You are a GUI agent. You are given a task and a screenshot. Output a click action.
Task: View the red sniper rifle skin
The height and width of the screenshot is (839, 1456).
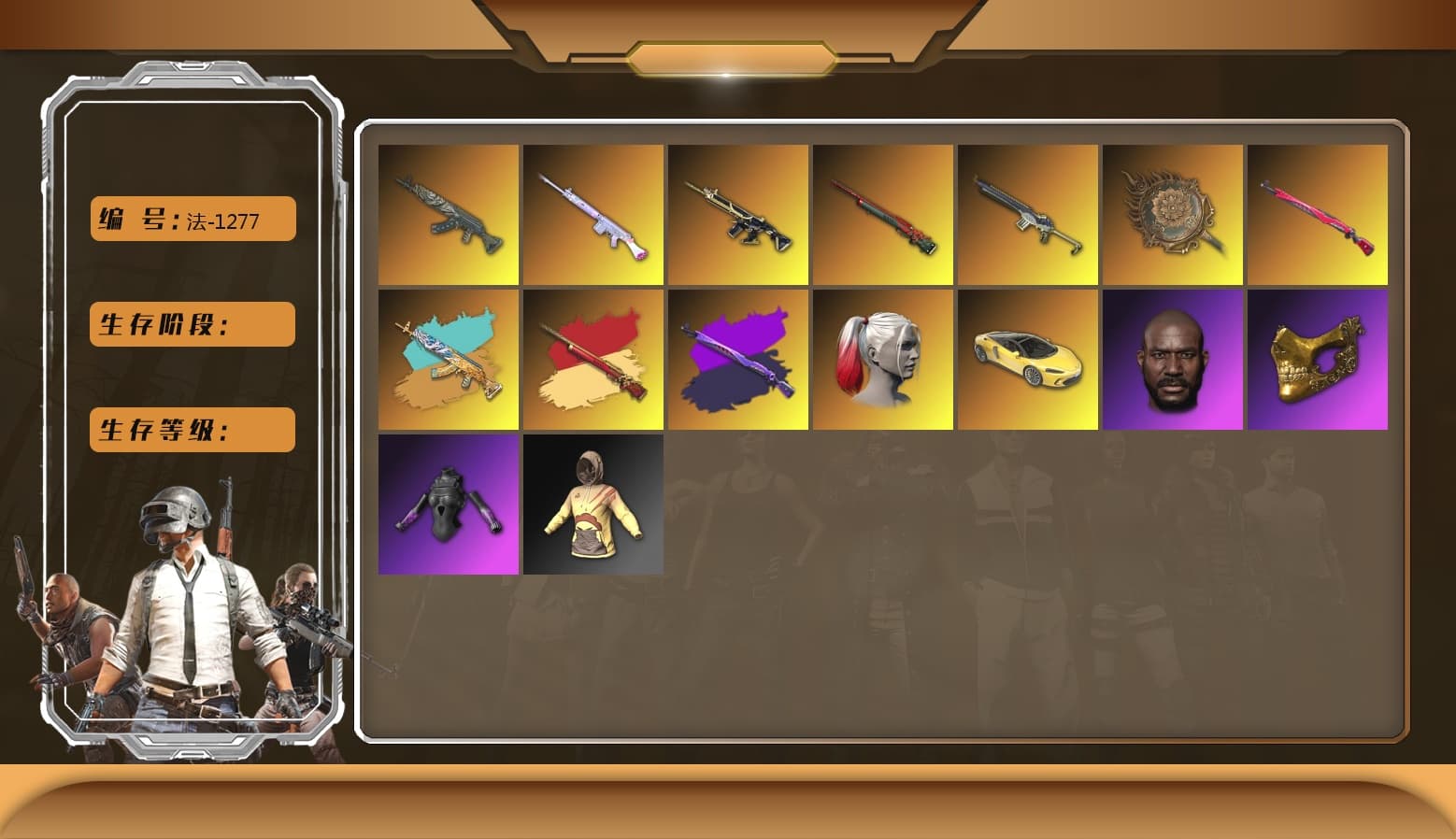click(x=882, y=213)
